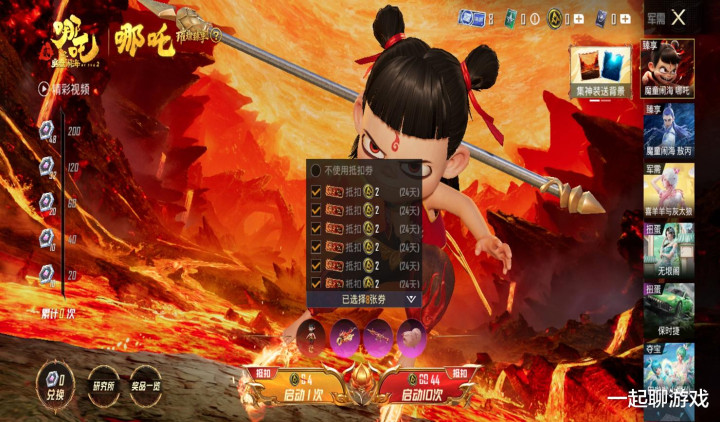Viewport: 720px width, 422px height.
Task: Preview the rifle skin reward icon
Action: click(x=380, y=337)
